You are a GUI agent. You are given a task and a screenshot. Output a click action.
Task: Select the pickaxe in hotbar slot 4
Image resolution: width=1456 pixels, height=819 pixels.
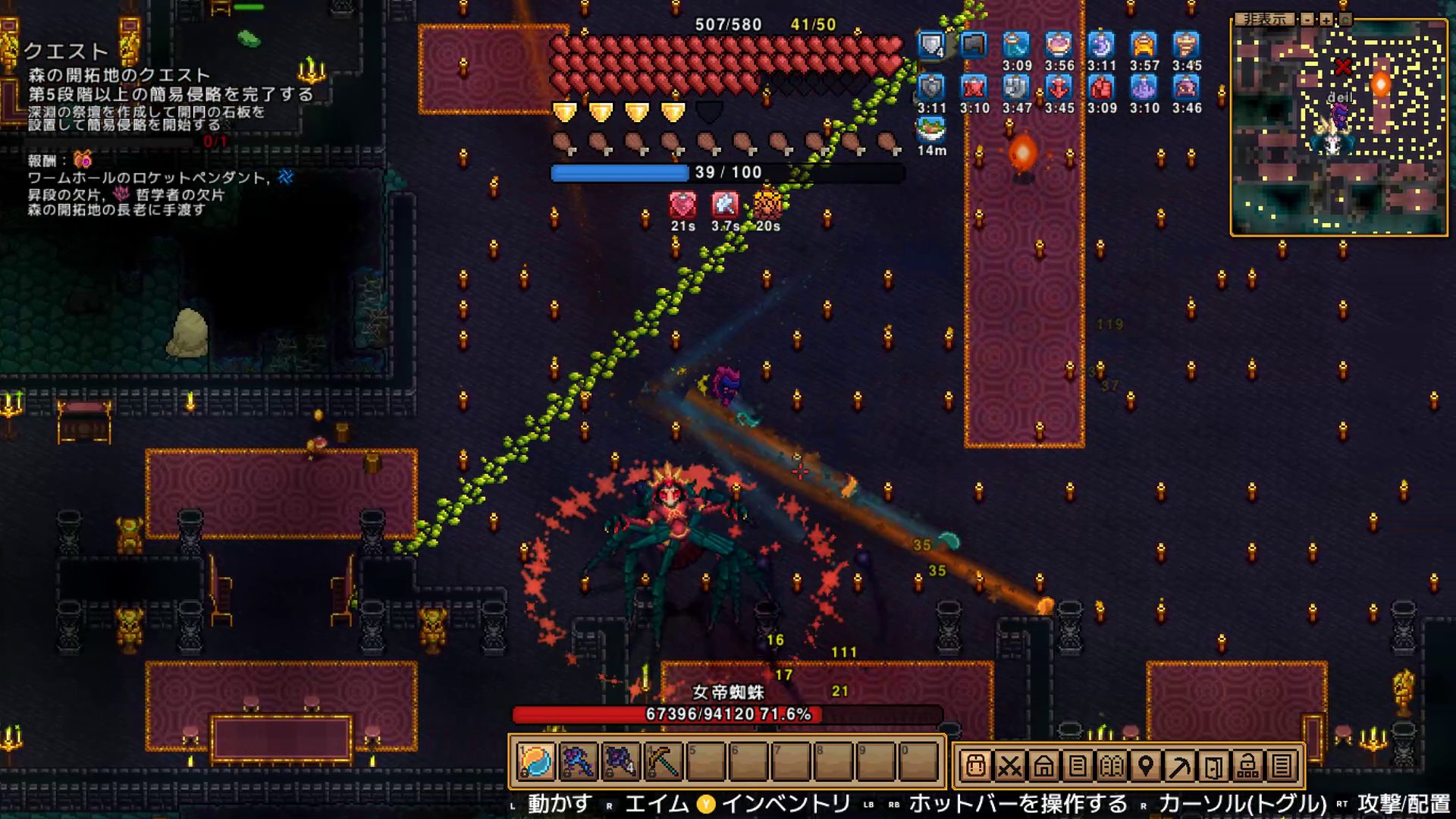click(x=662, y=761)
